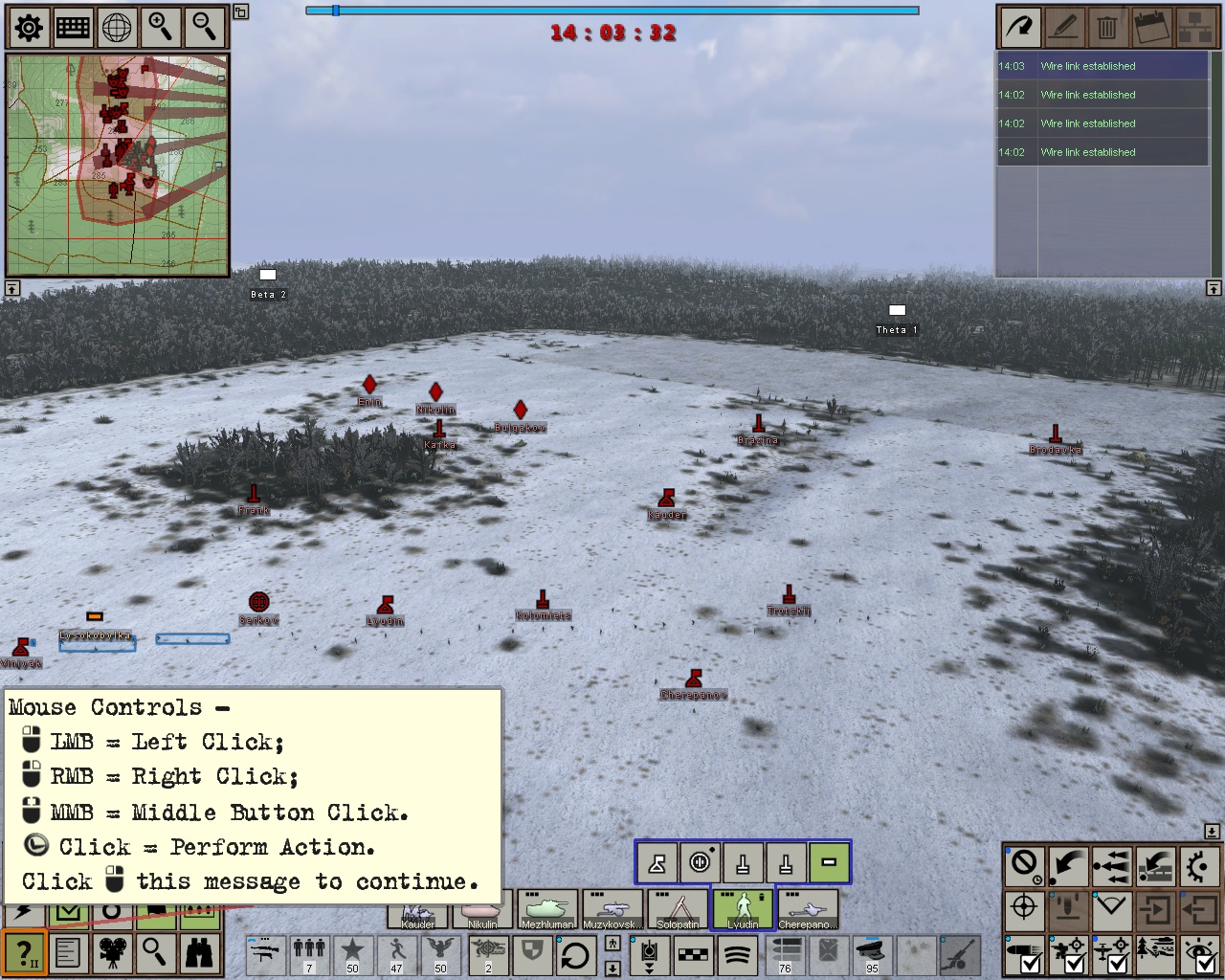Click the blue time slider handle at top
The image size is (1225, 980).
pyautogui.click(x=337, y=11)
